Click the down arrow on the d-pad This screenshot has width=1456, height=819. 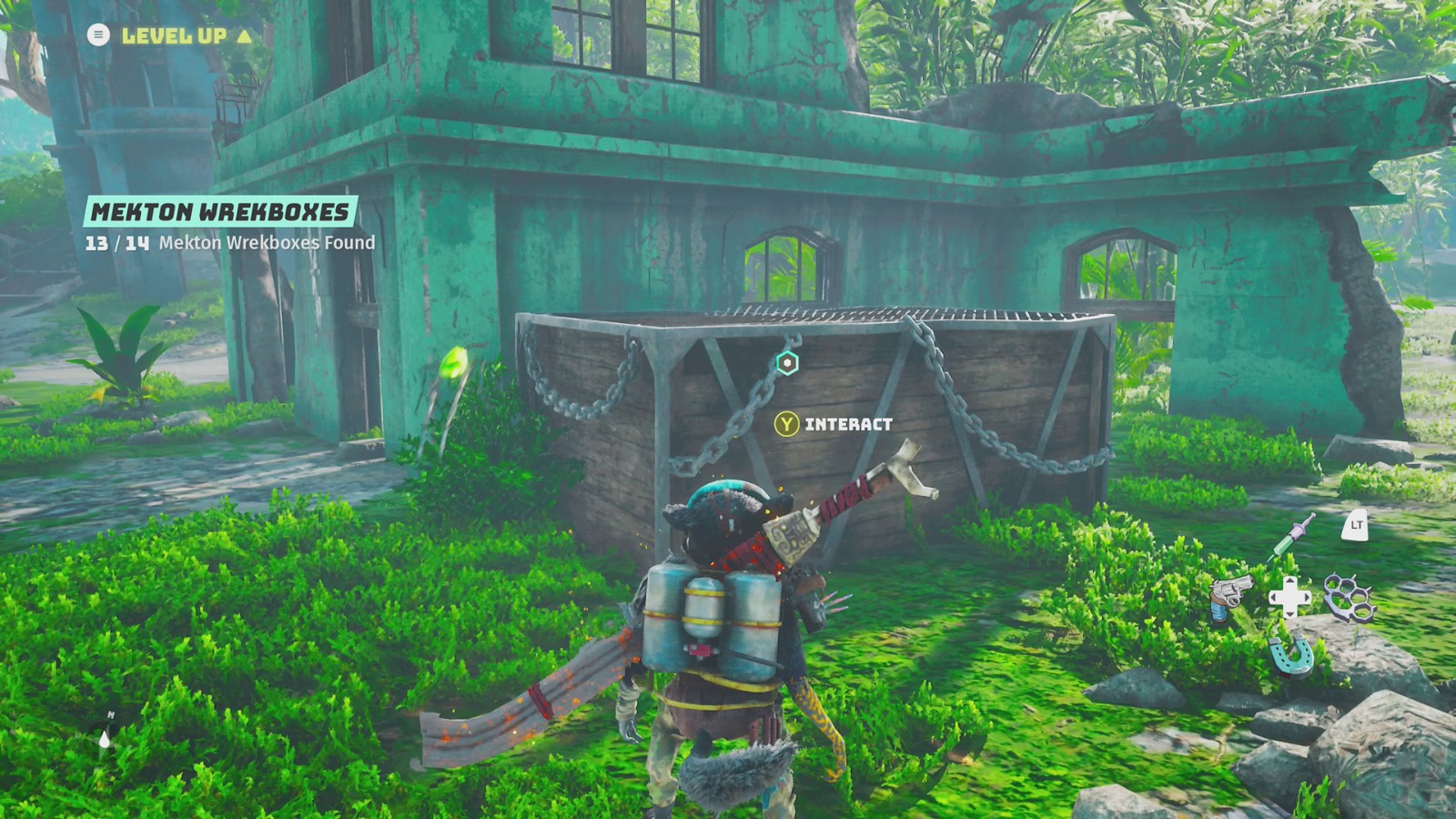(x=1290, y=613)
